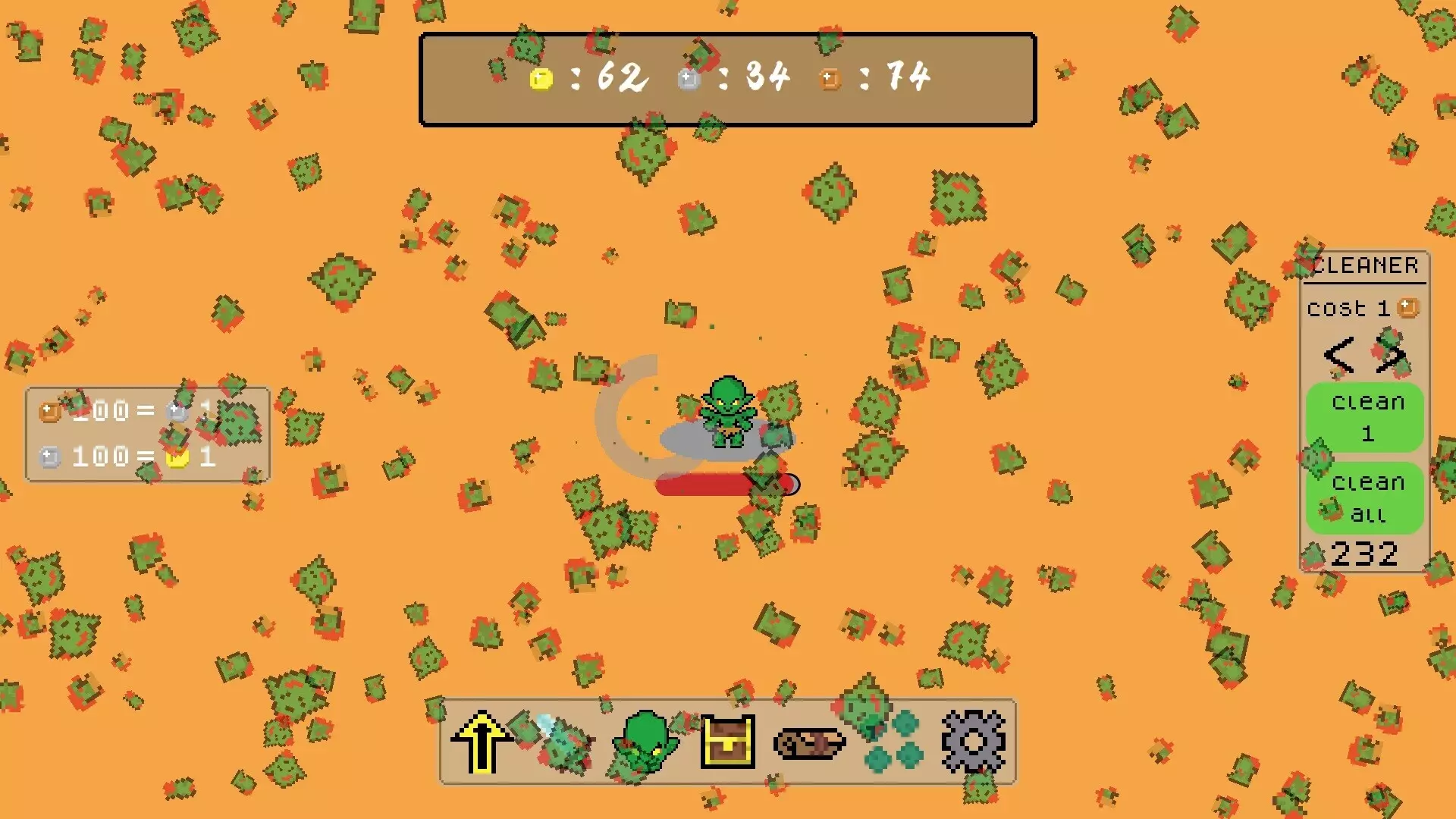The width and height of the screenshot is (1456, 819).
Task: Click the silver coin icon in the top bar
Action: pyautogui.click(x=689, y=76)
